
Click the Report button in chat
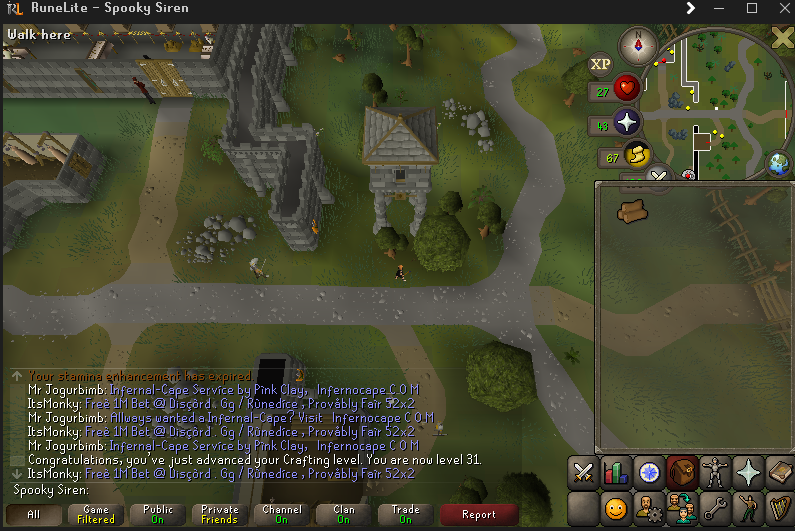pyautogui.click(x=478, y=514)
